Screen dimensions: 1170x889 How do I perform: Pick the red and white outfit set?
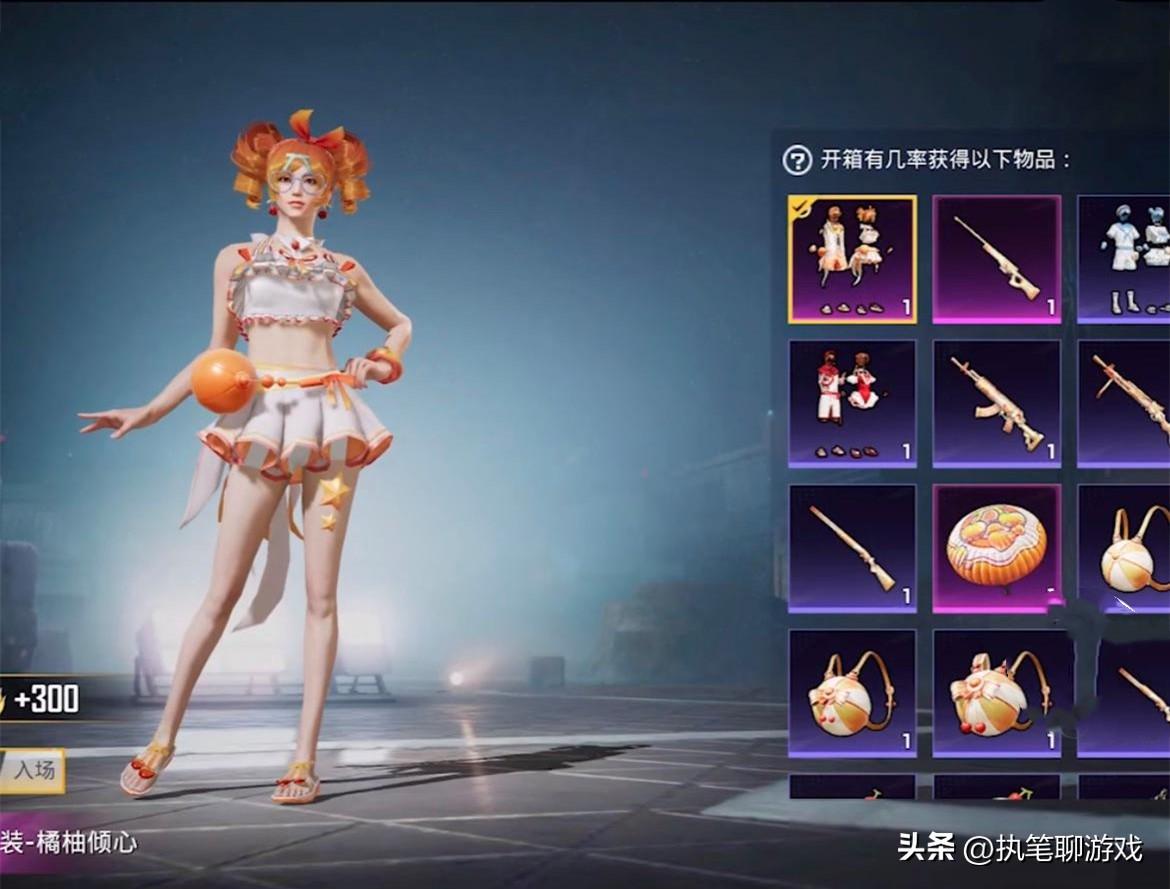click(x=852, y=403)
